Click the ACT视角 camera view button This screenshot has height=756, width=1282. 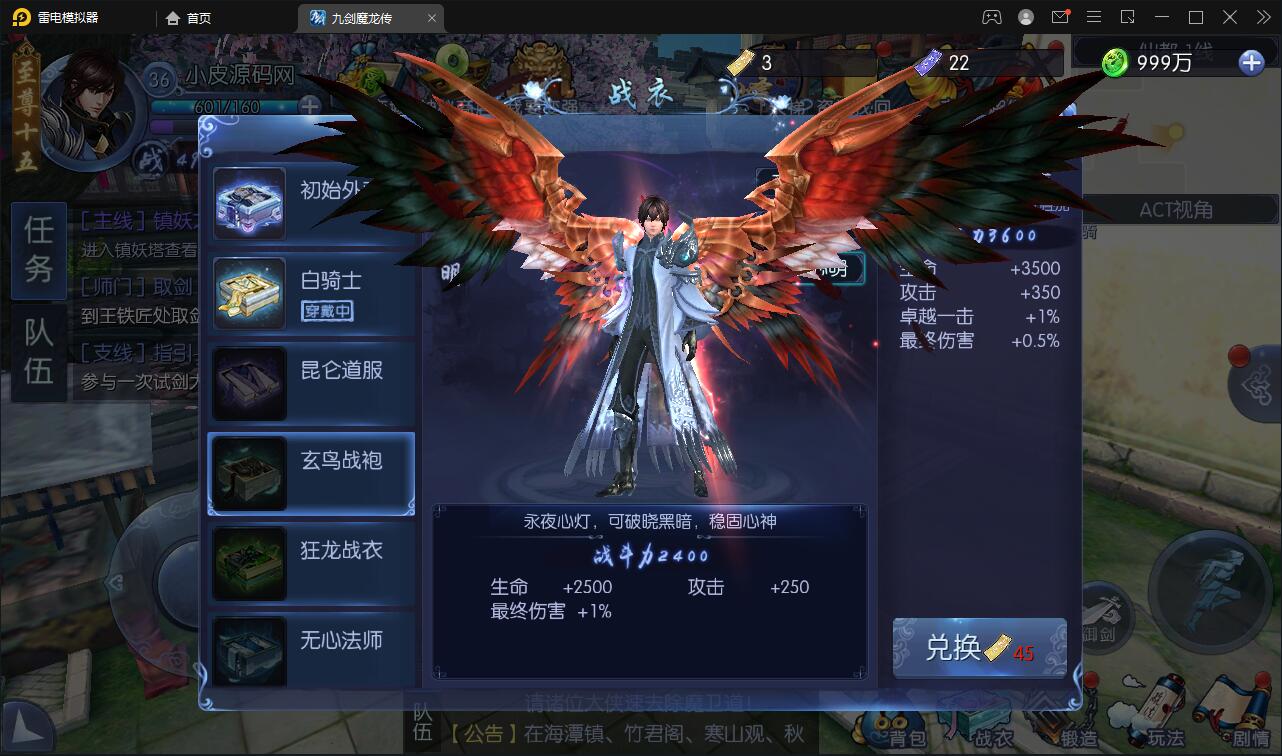(1178, 210)
